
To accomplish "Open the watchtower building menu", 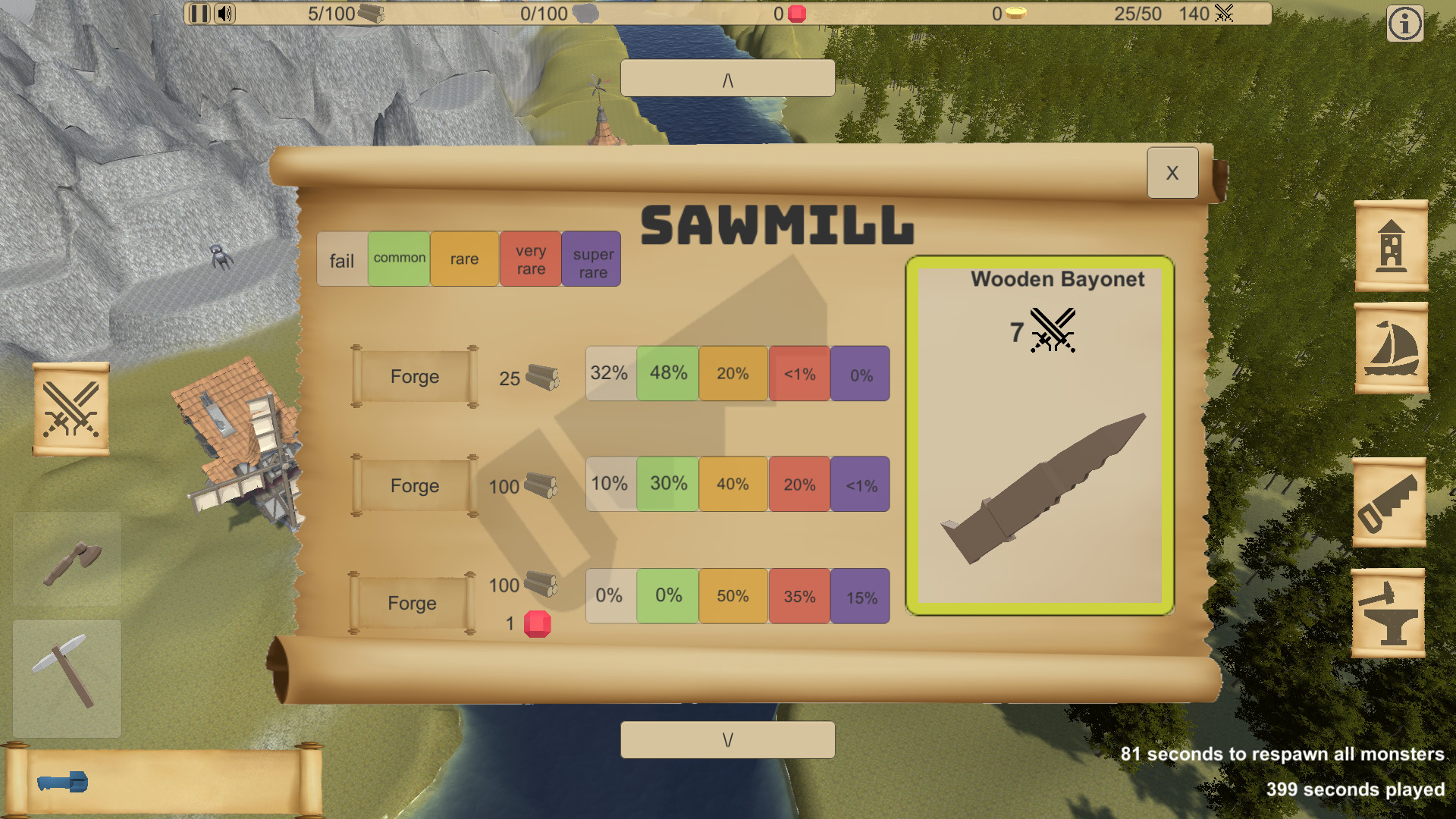I will 1391,246.
